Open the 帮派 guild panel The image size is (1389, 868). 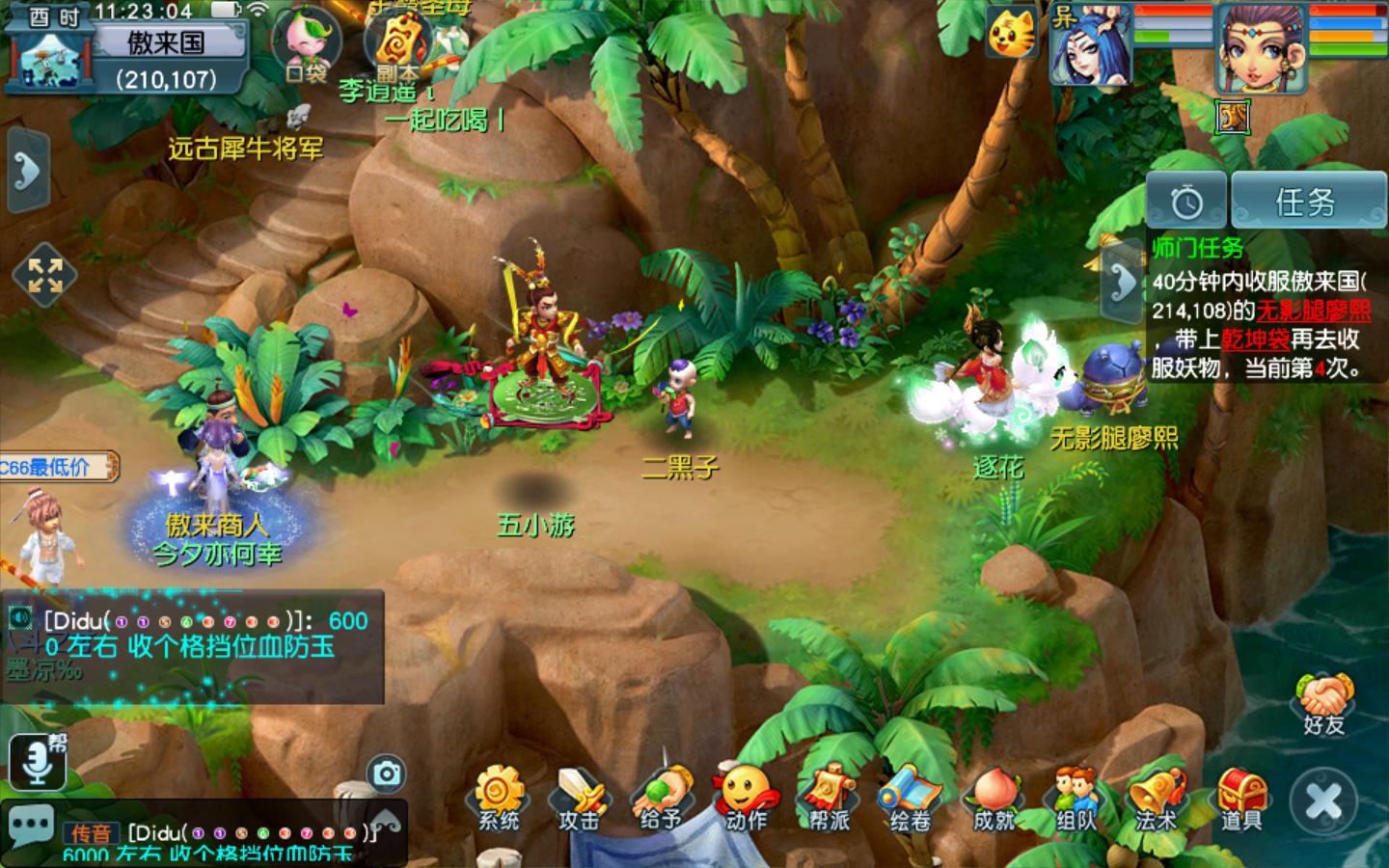click(829, 797)
